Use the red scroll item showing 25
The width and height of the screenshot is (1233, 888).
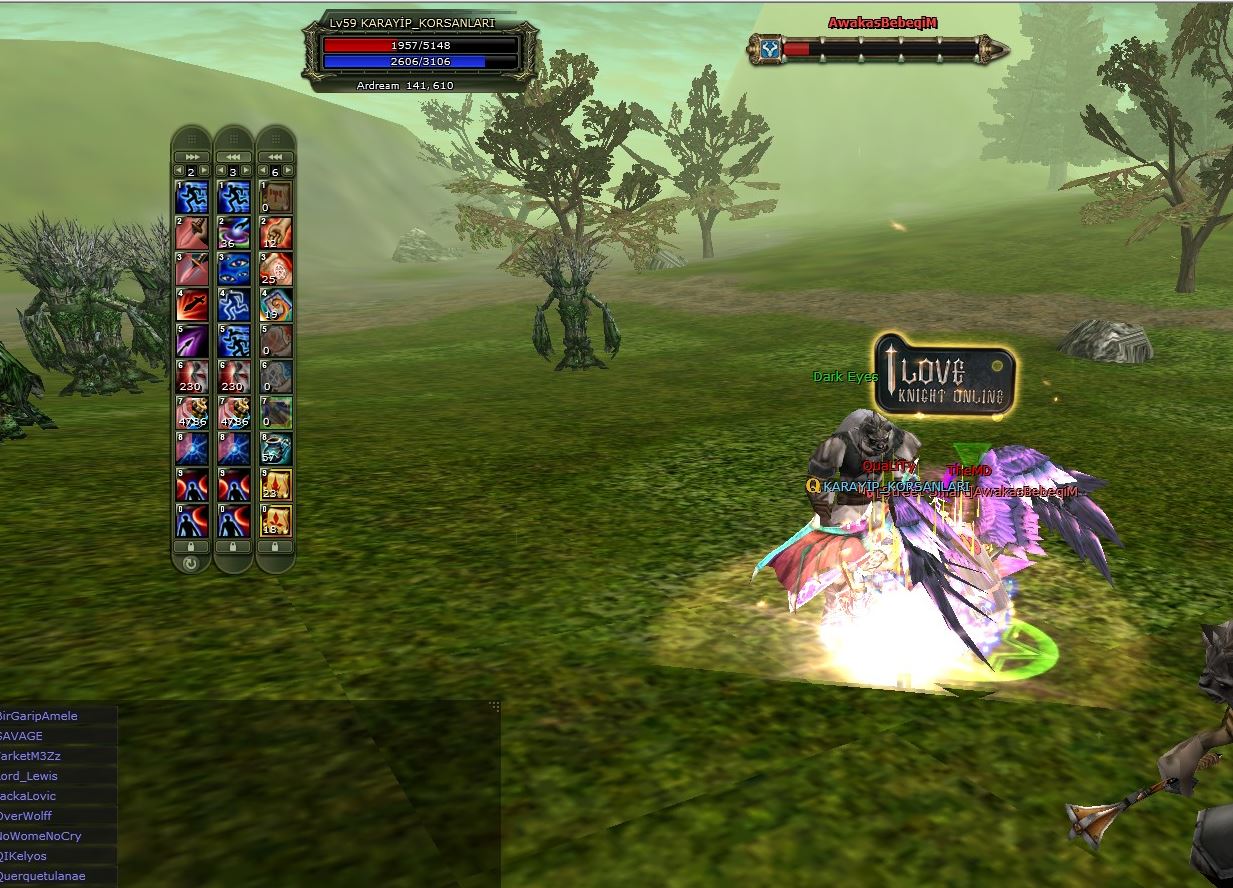[x=276, y=268]
